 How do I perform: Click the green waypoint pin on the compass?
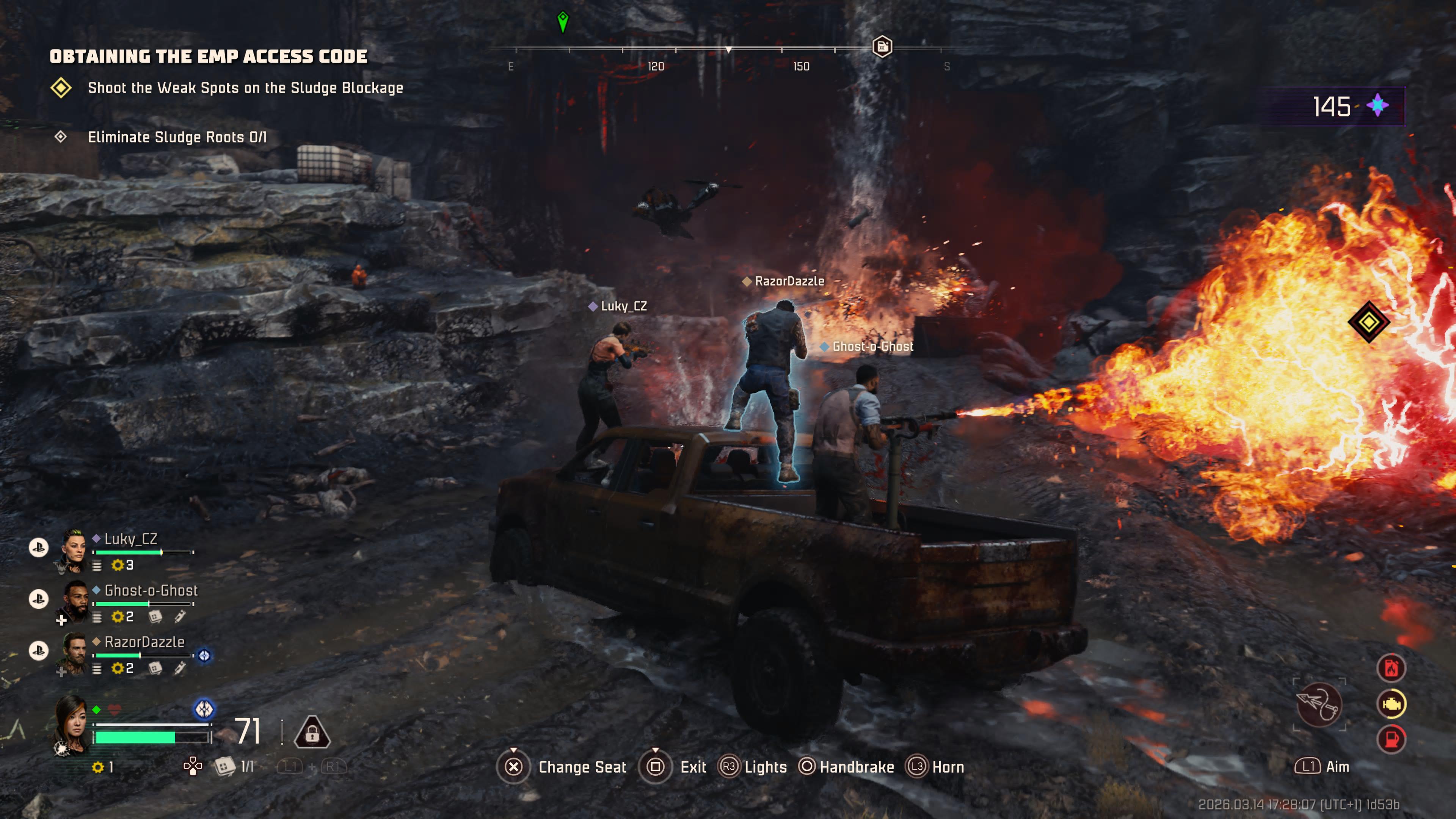(x=562, y=22)
